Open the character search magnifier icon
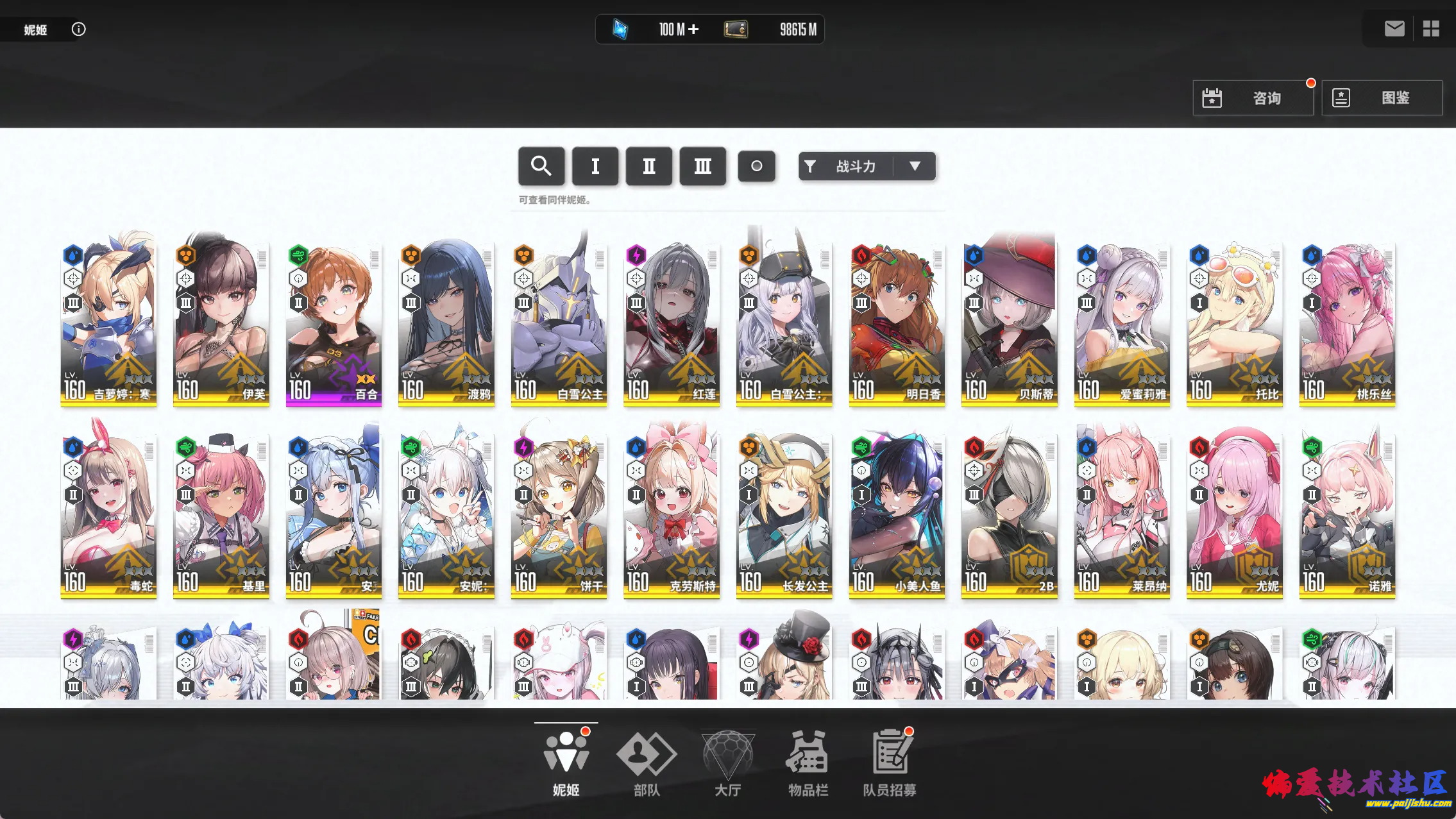Screen dimensions: 1456x819 point(542,166)
